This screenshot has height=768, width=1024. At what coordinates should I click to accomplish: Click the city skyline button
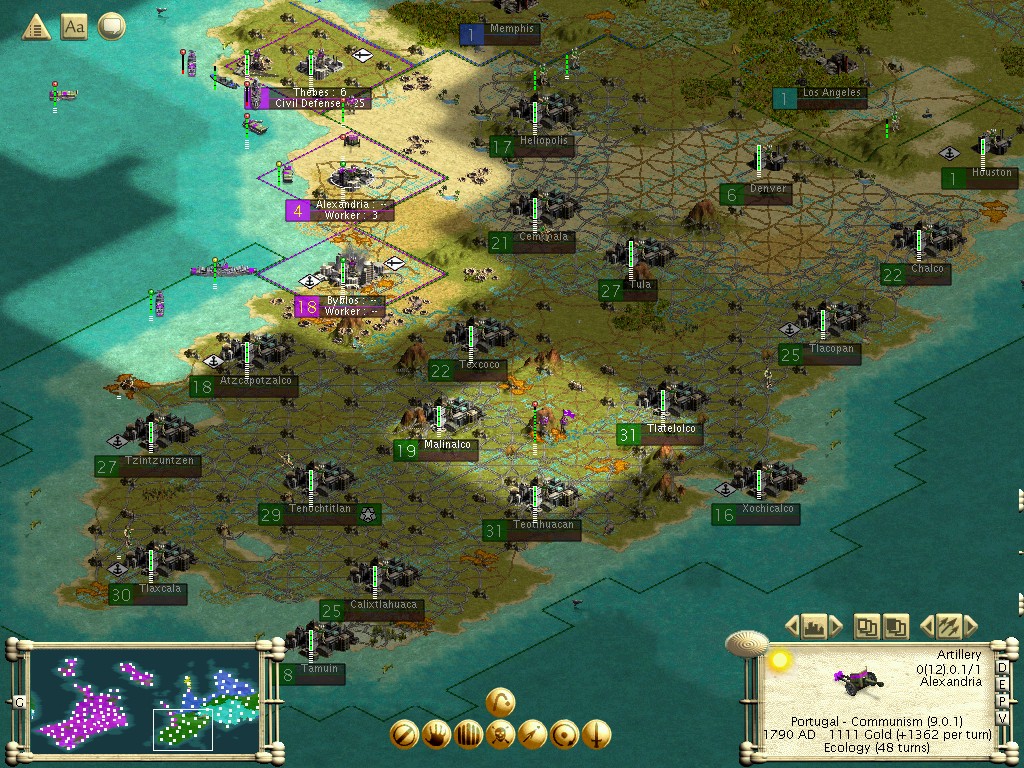click(x=814, y=627)
